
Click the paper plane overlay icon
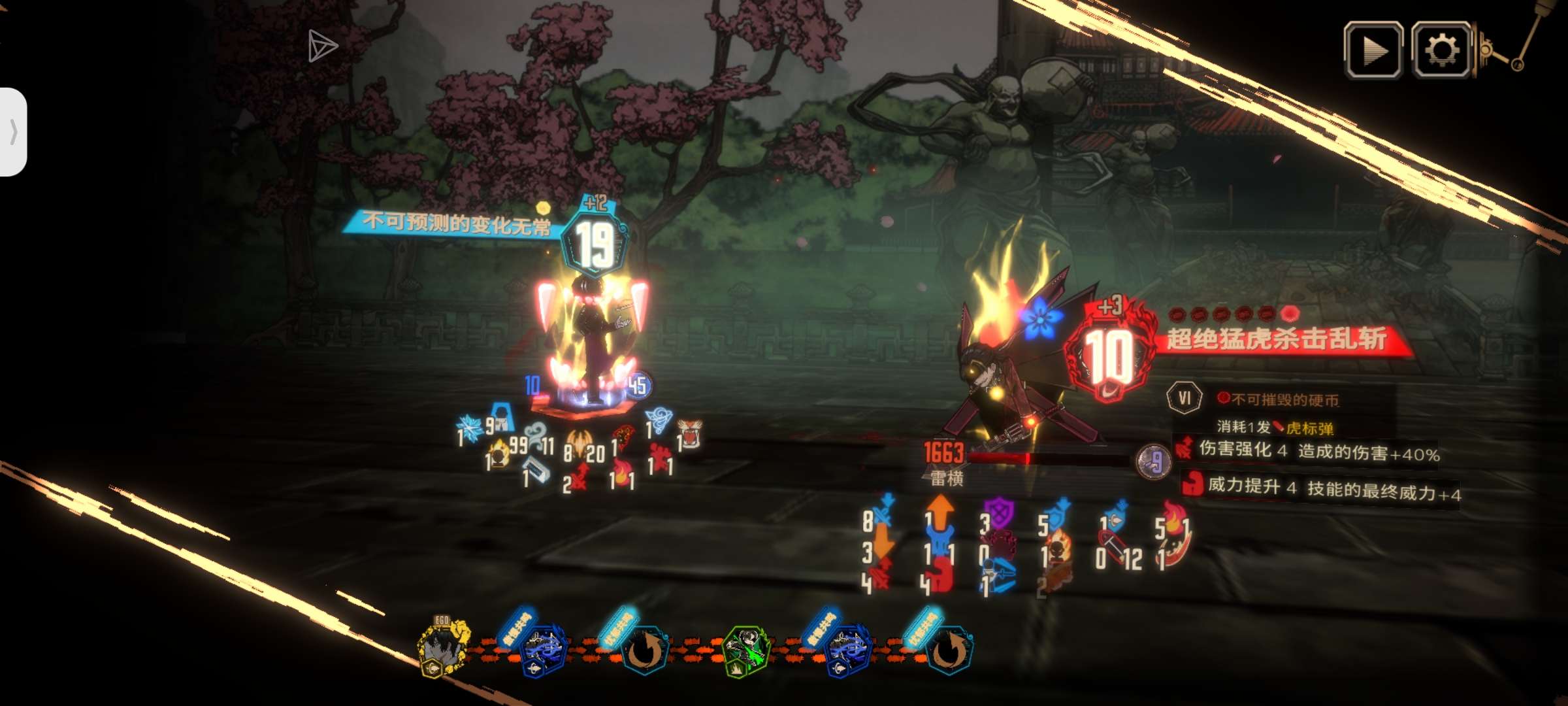322,46
